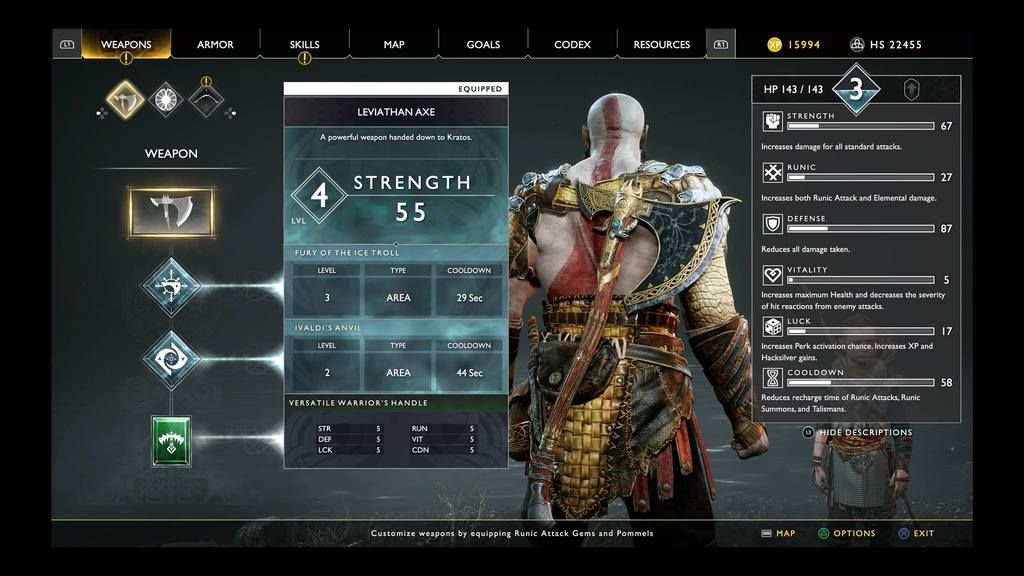Select the green Versatile Warrior's Handle pommel slot
This screenshot has width=1024, height=576.
pos(171,441)
